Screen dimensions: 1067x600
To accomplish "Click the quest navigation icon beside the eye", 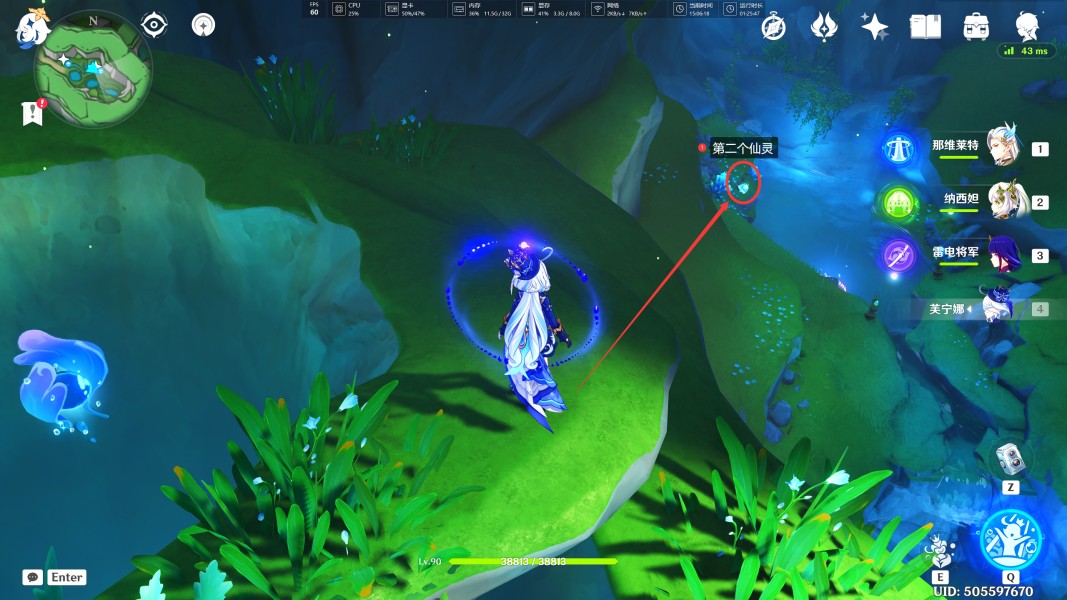I will 203,24.
